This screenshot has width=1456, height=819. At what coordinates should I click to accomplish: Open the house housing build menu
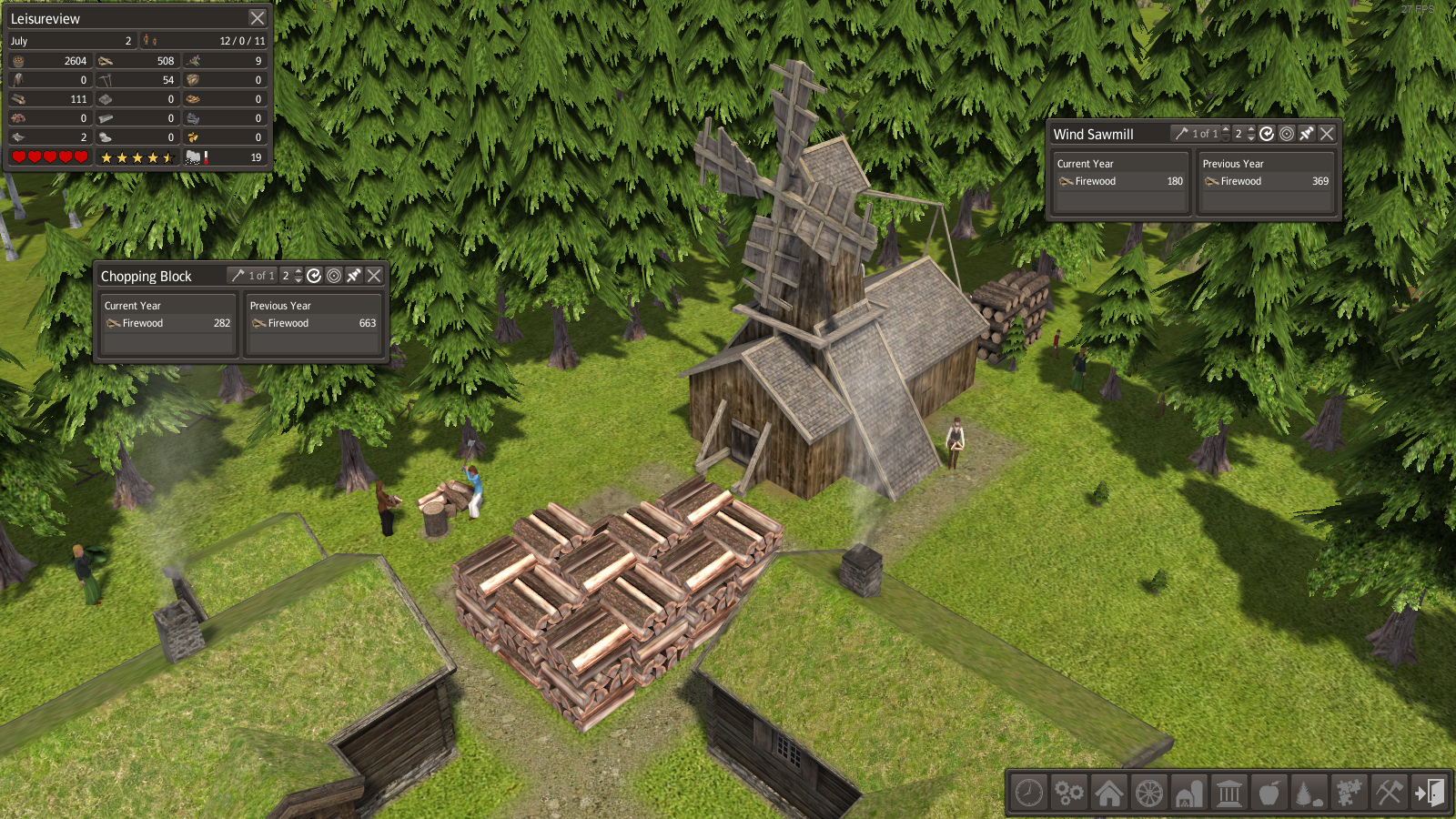pos(1109,793)
